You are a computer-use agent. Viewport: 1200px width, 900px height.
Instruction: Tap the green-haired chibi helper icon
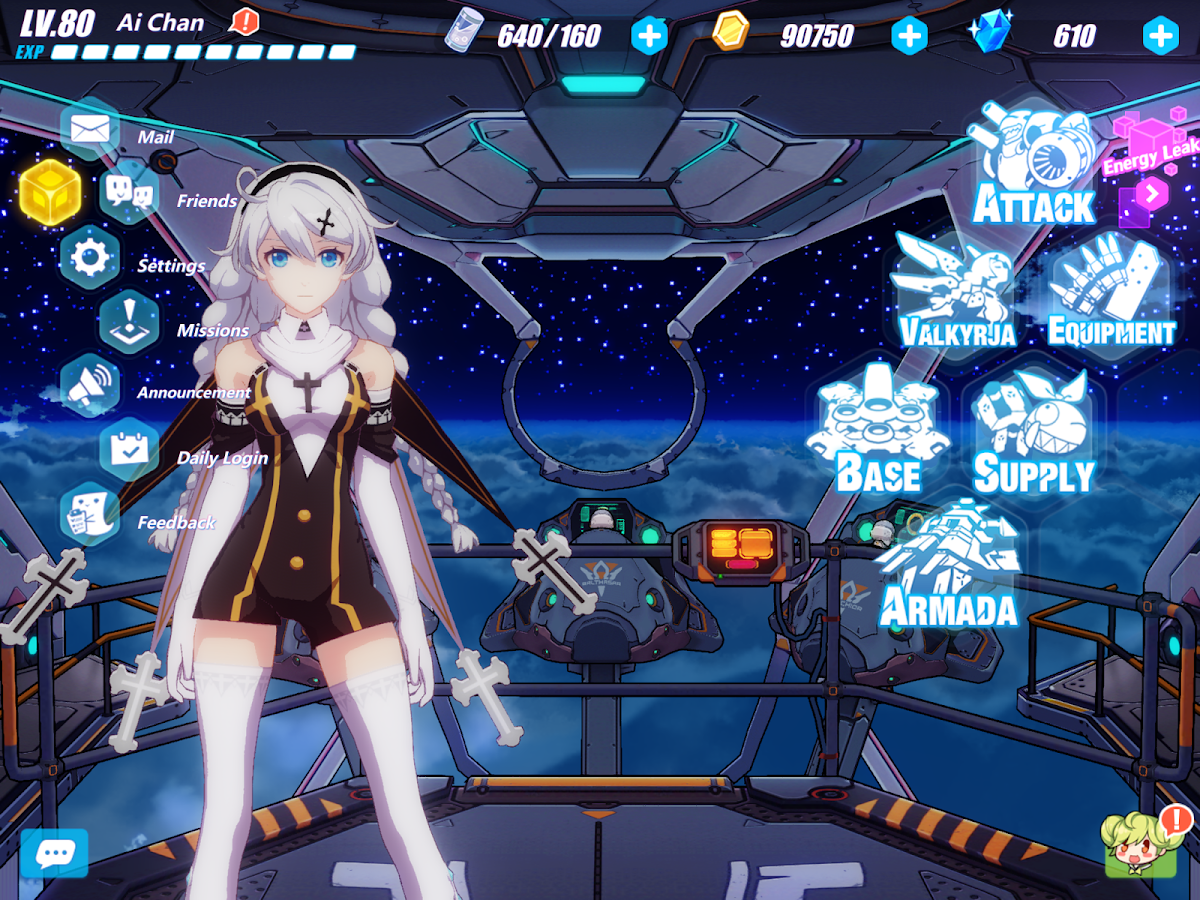pos(1139,846)
